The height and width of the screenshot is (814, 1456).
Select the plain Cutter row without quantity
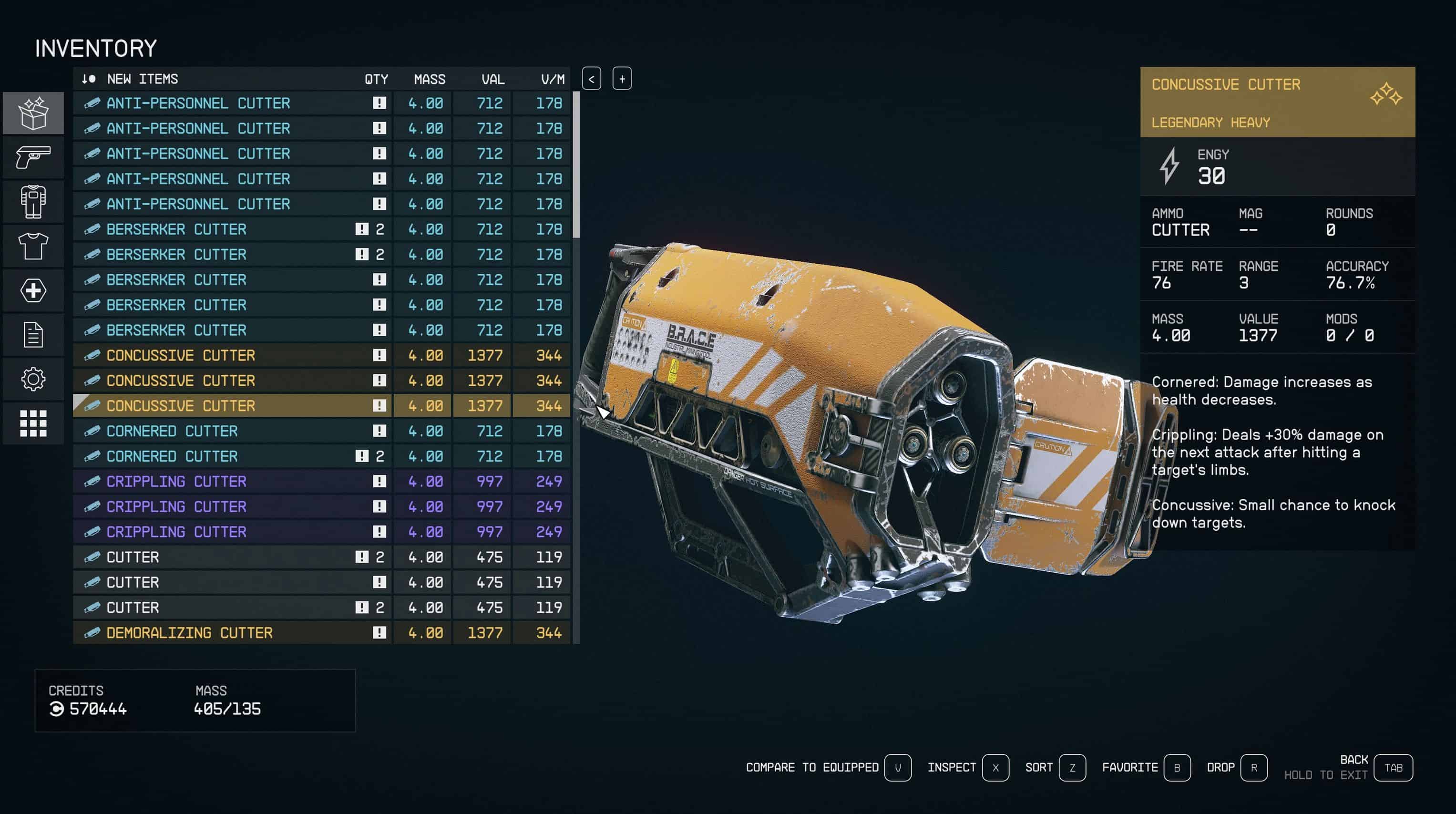pos(226,582)
